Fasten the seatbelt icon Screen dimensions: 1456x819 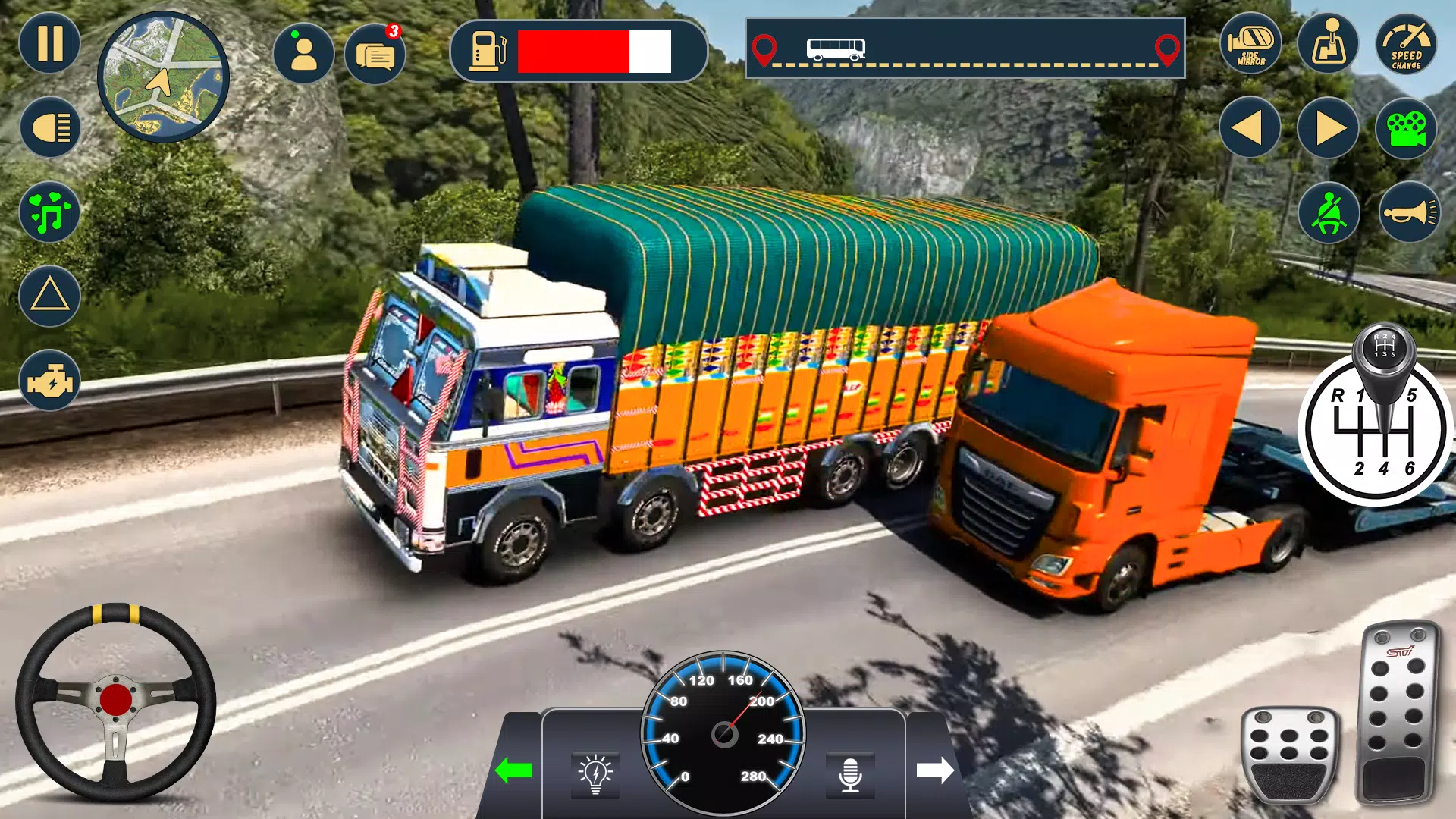1328,213
